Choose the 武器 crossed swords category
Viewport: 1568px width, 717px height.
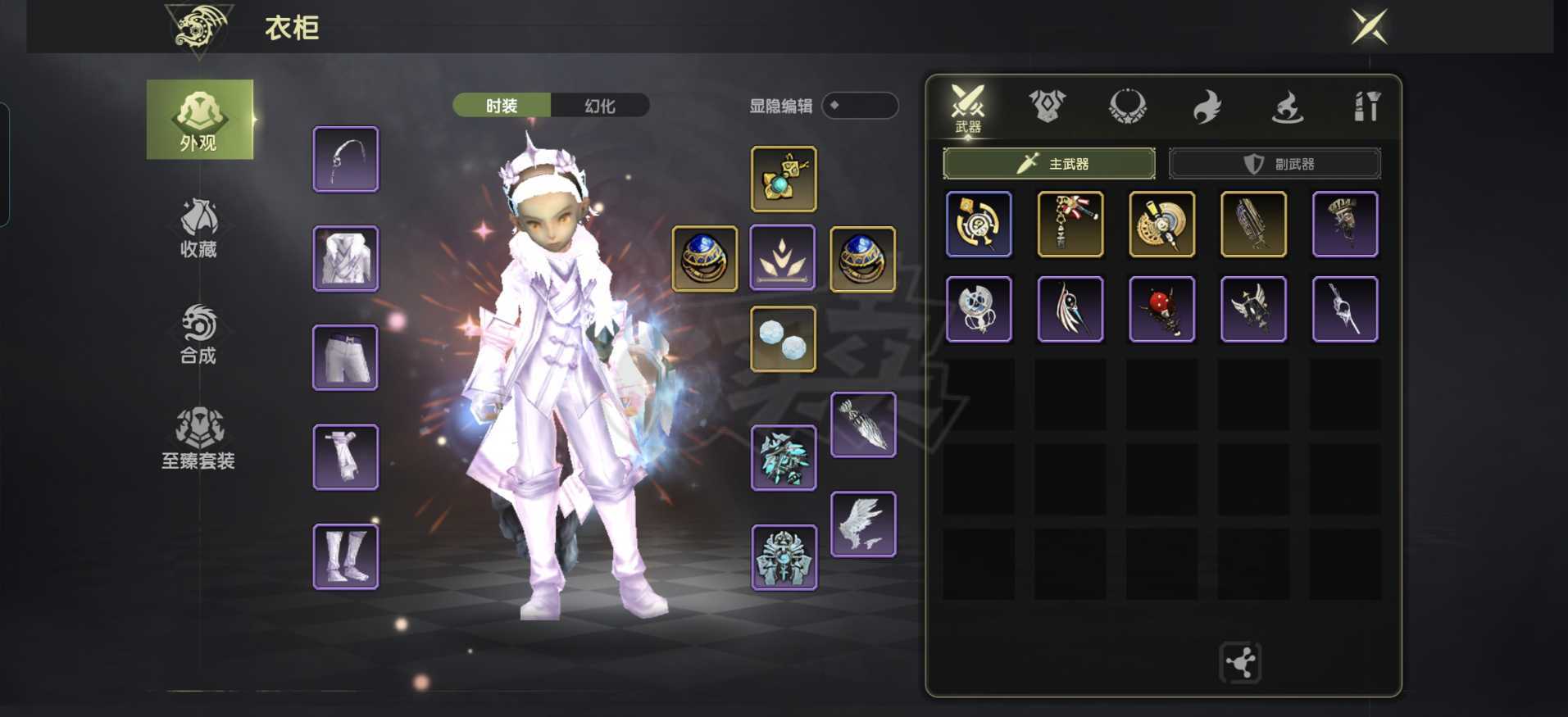(967, 107)
